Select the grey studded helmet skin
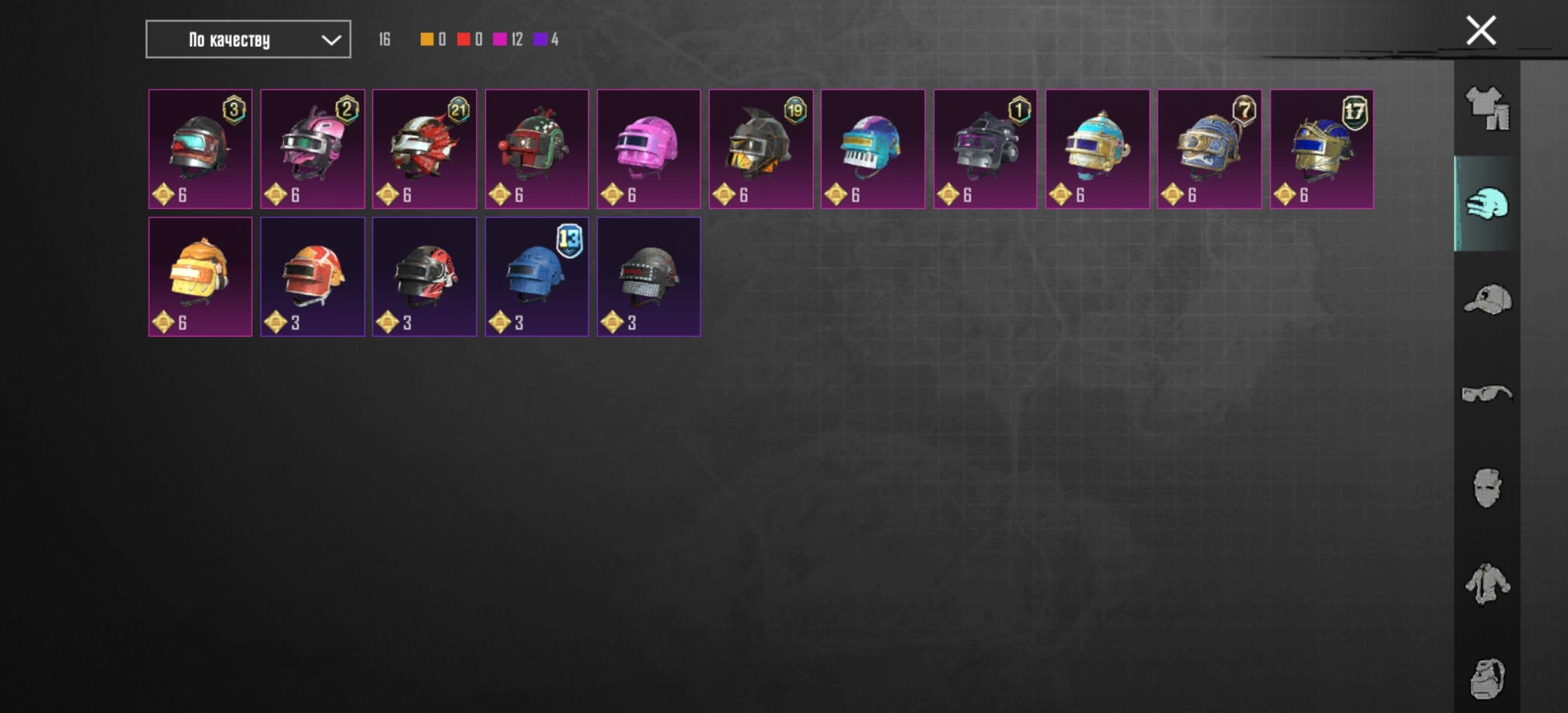1568x713 pixels. click(649, 277)
